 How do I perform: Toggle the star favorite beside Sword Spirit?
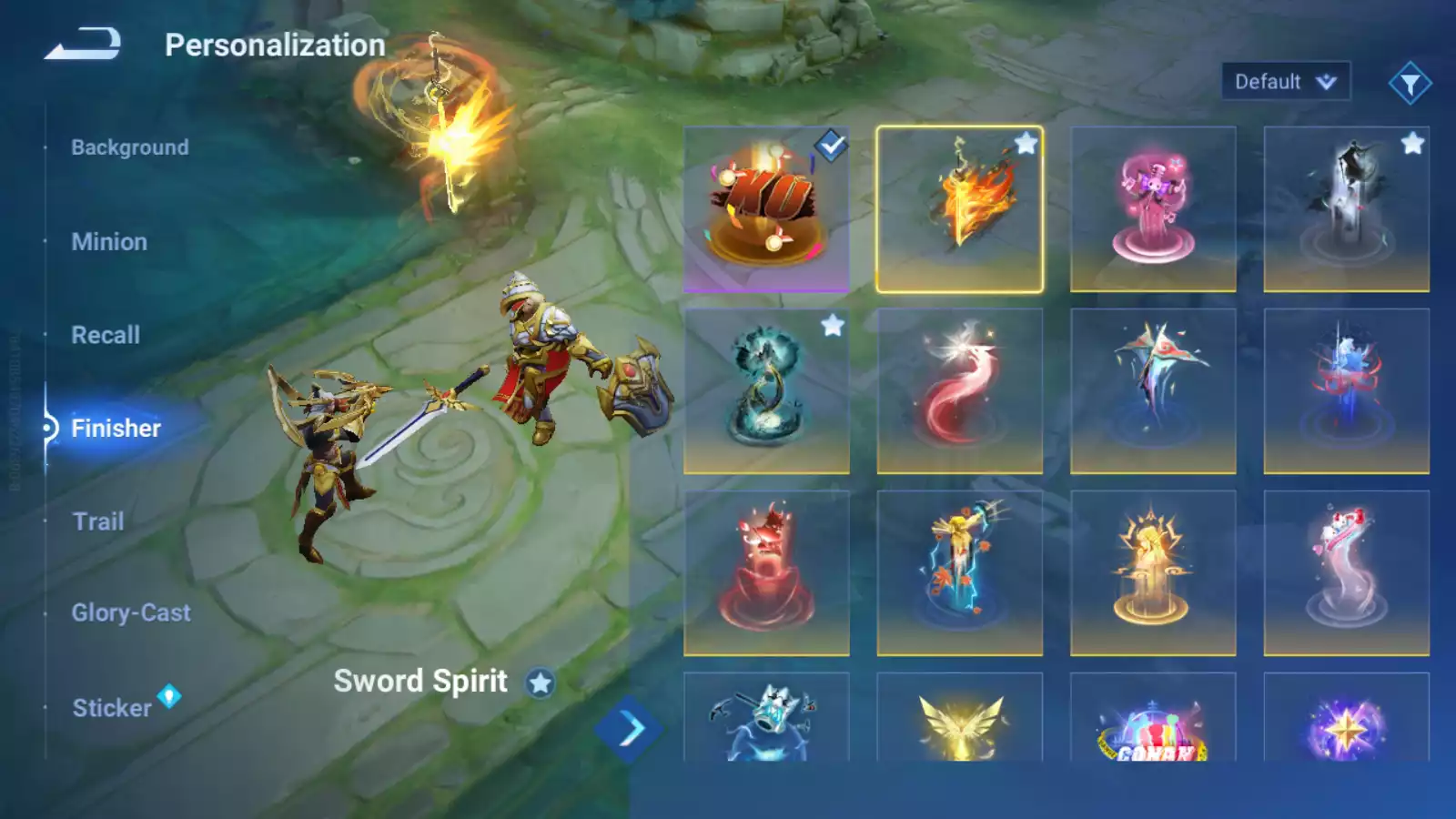[x=541, y=682]
